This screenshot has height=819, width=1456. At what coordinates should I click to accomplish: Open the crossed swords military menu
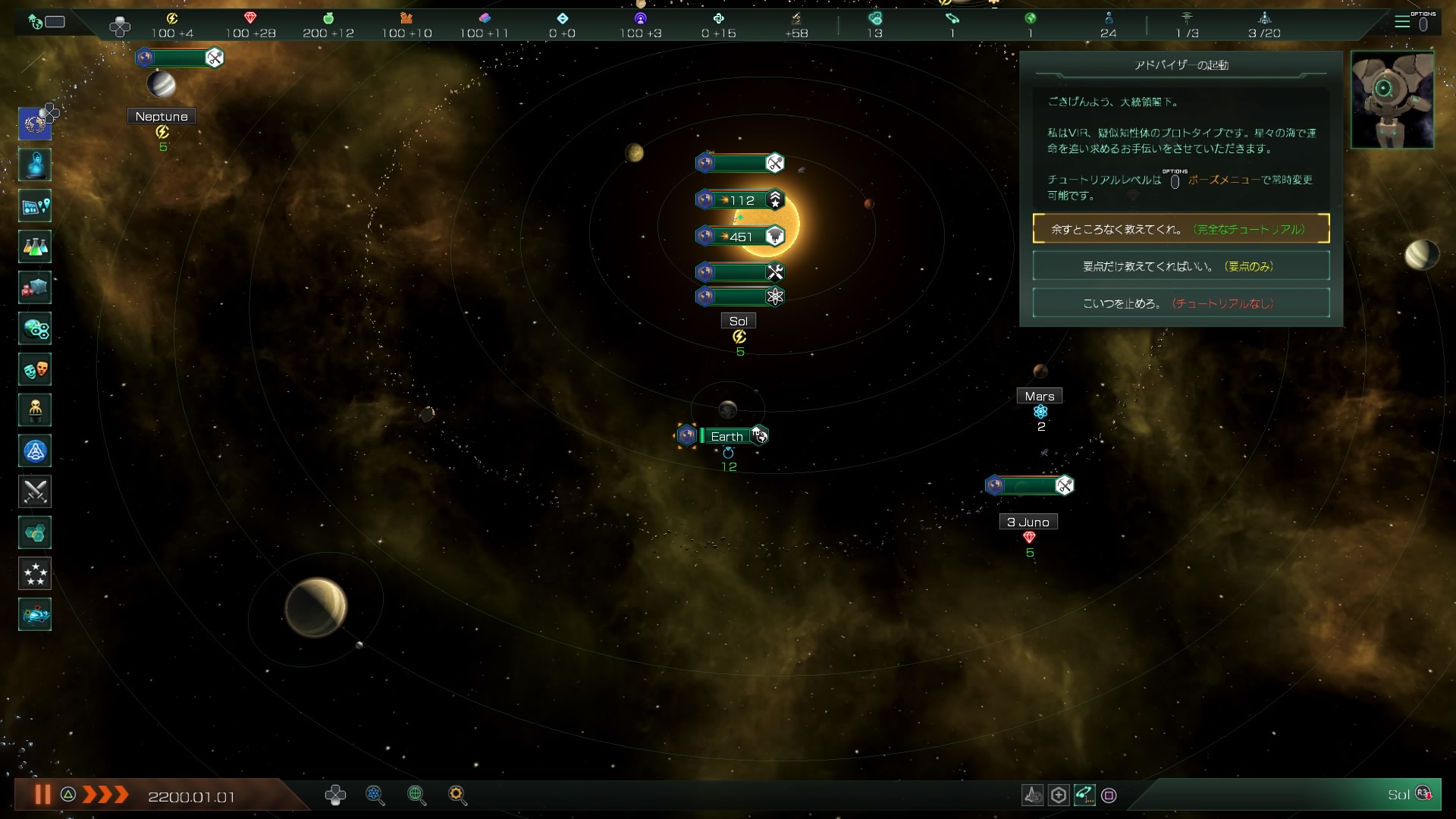tap(35, 492)
